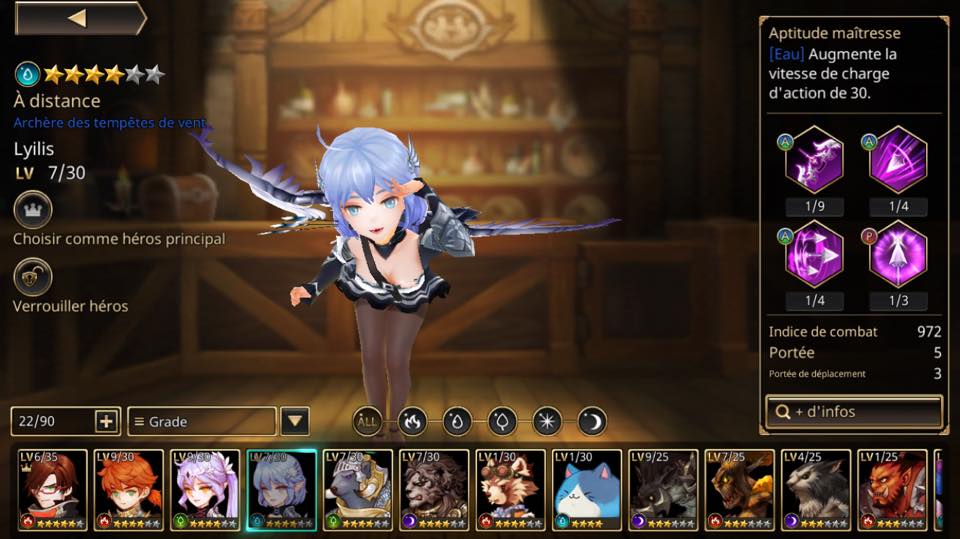This screenshot has width=960, height=539.
Task: Lock the hero with the padlock button
Action: [x=33, y=277]
